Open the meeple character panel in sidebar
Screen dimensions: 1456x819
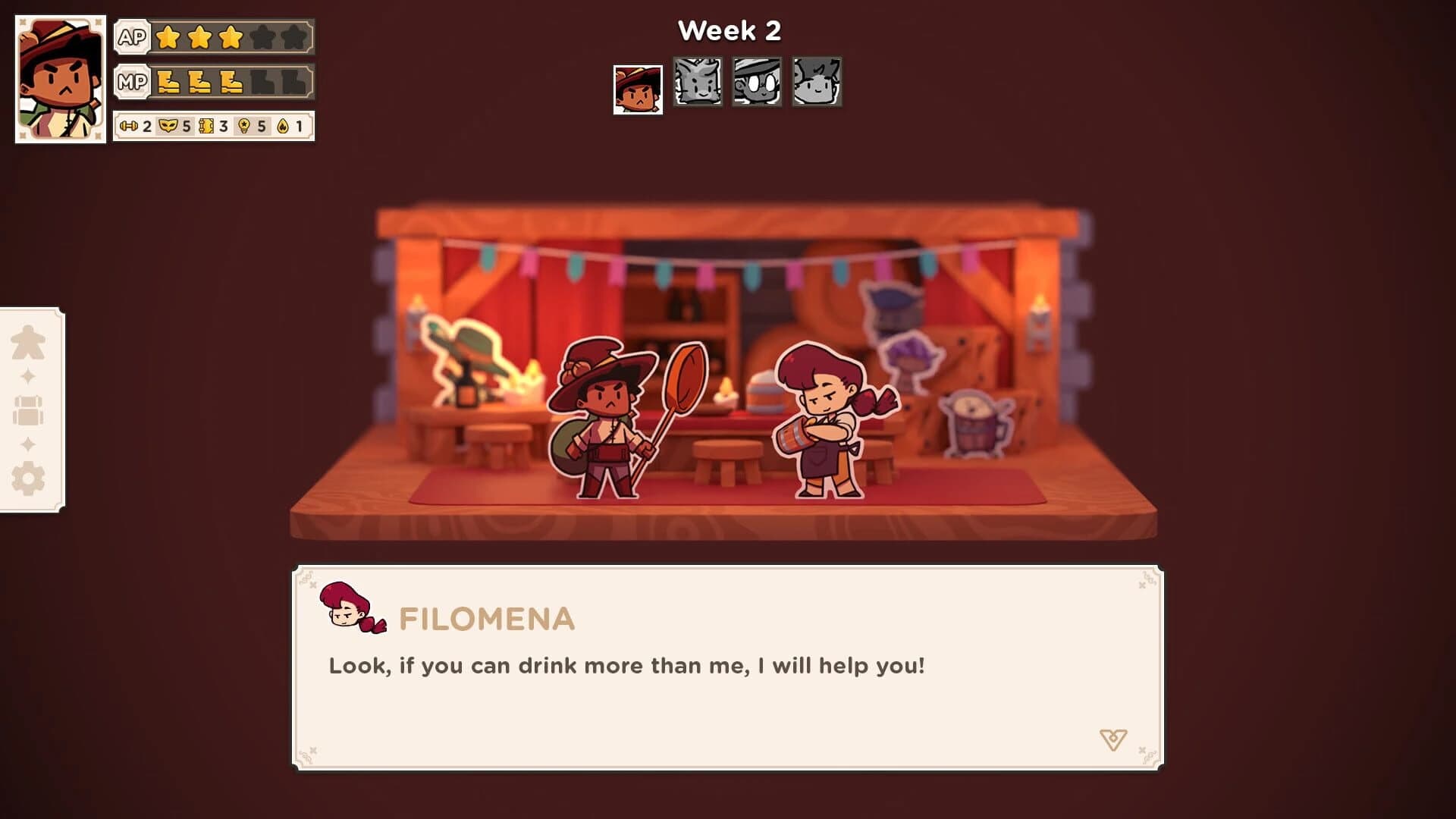coord(28,340)
